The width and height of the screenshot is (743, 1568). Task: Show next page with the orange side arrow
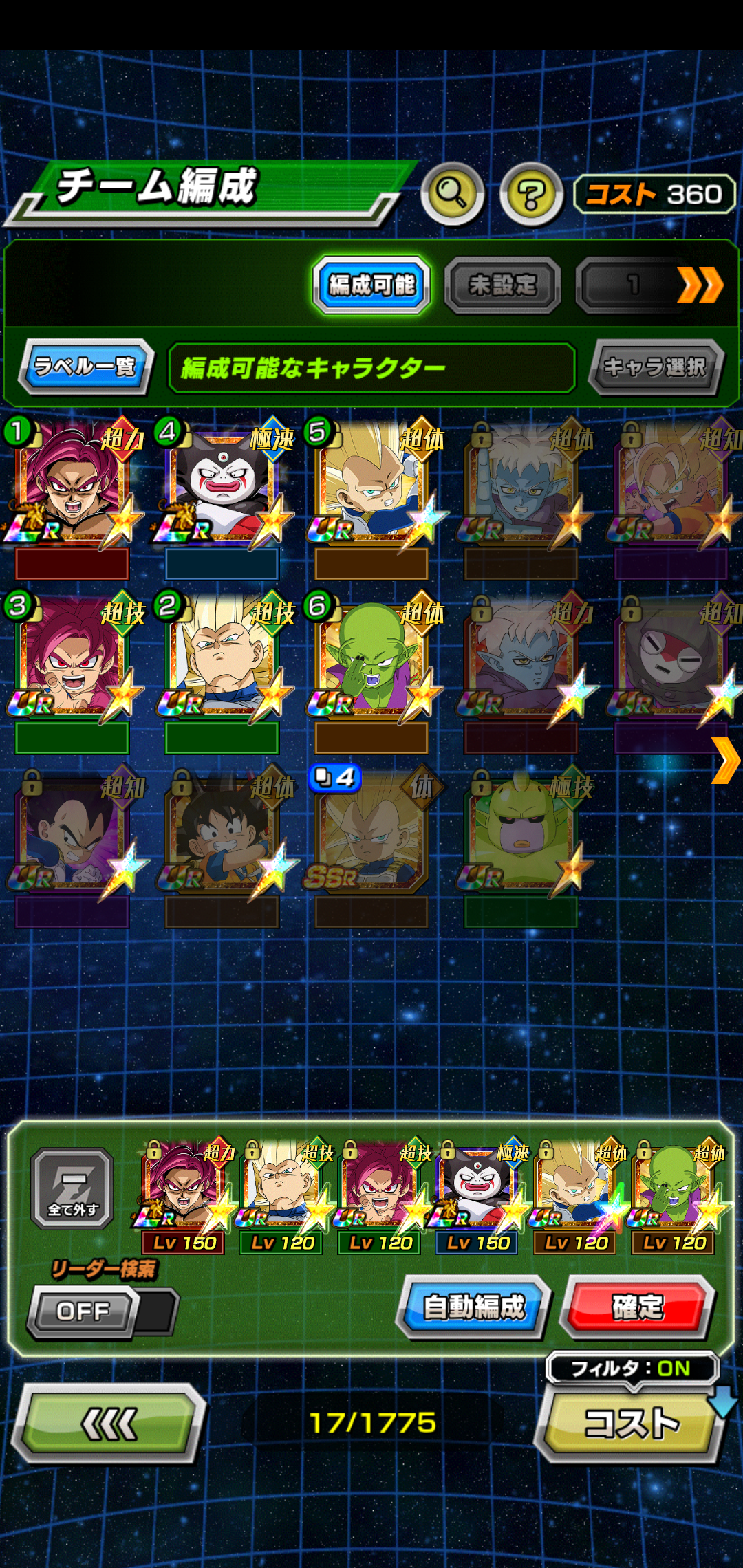[726, 761]
